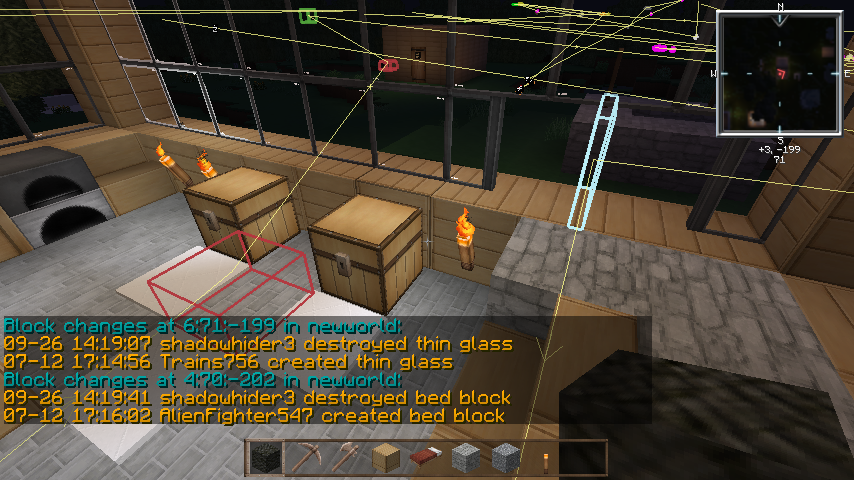Pick the wooden planks block slot
This screenshot has width=854, height=480.
point(384,459)
